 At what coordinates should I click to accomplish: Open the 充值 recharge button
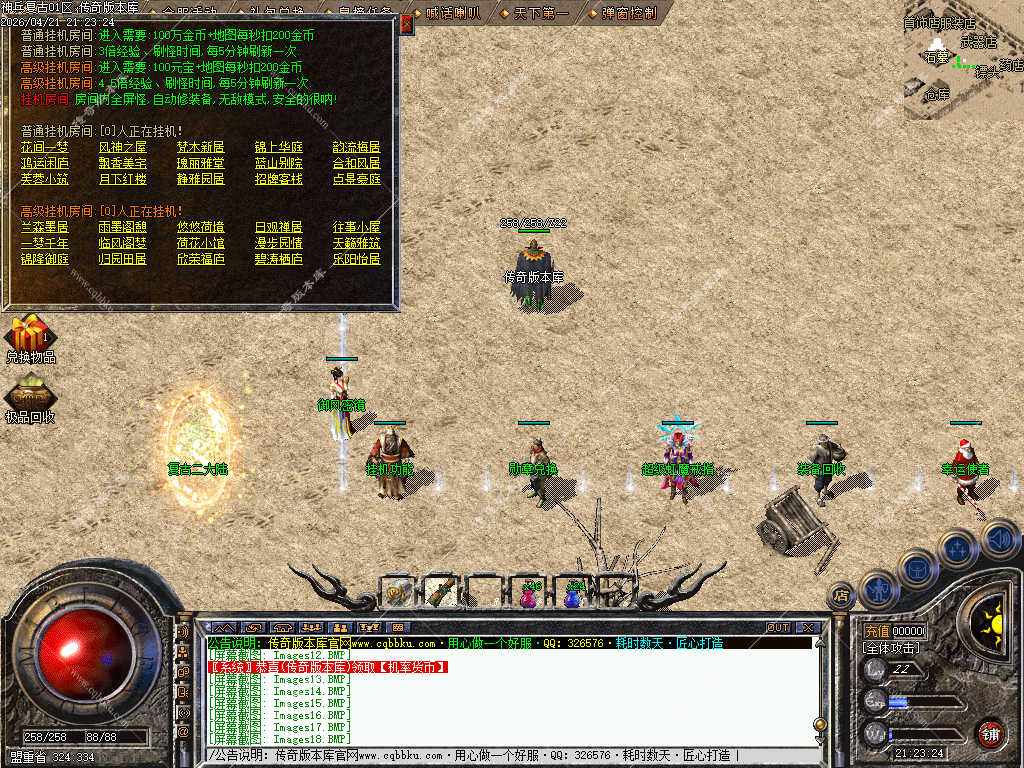tap(877, 632)
